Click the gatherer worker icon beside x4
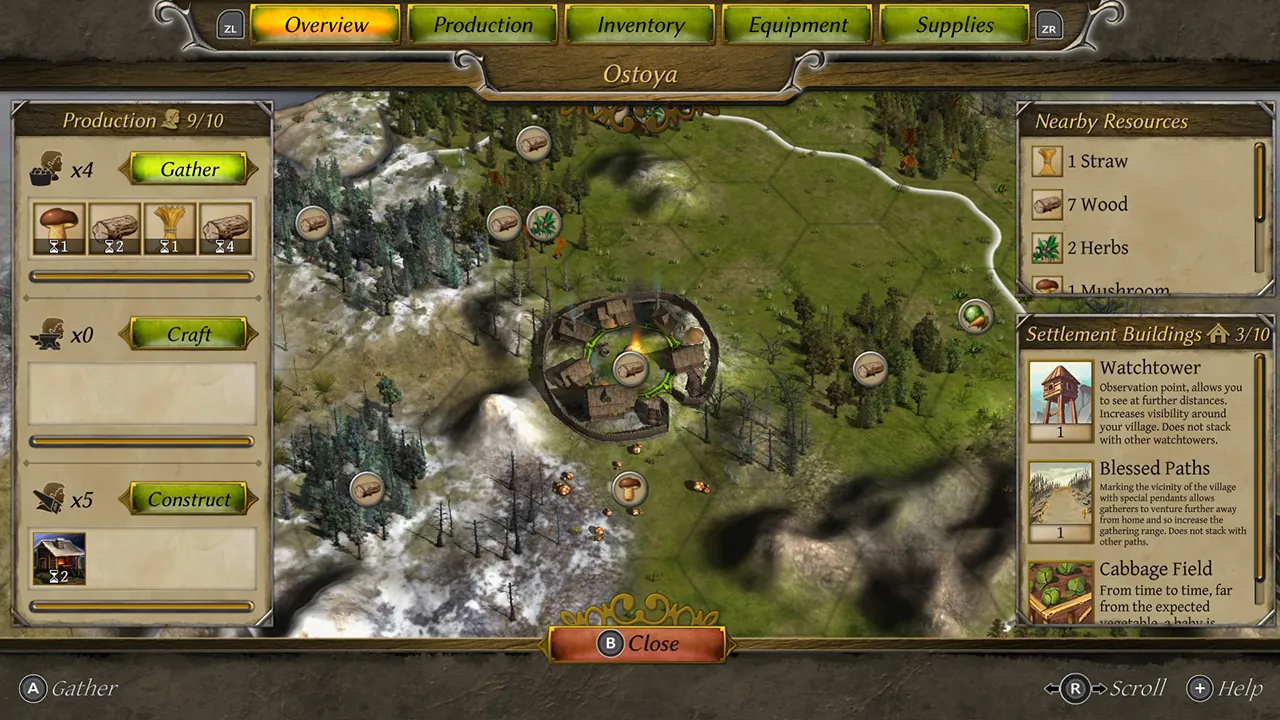Image resolution: width=1280 pixels, height=720 pixels. [x=45, y=168]
